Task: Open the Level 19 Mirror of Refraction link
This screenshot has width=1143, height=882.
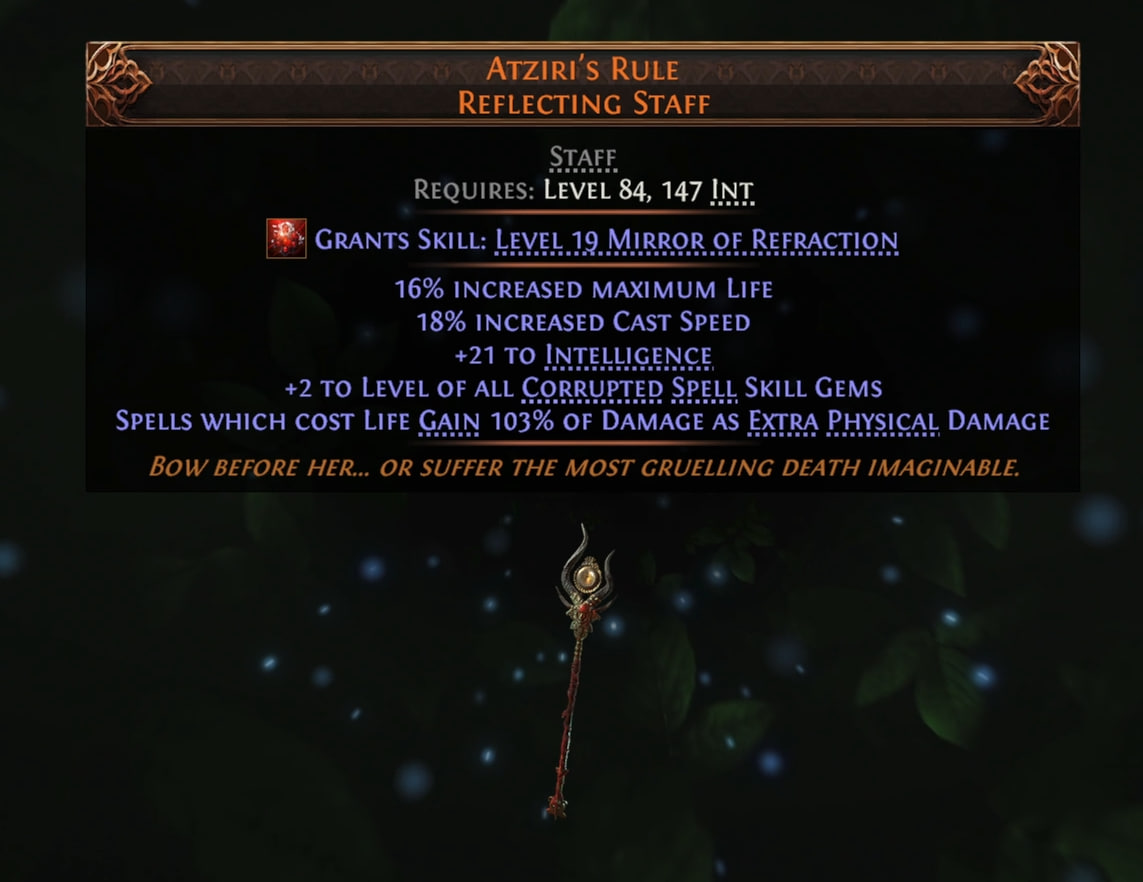Action: 696,241
